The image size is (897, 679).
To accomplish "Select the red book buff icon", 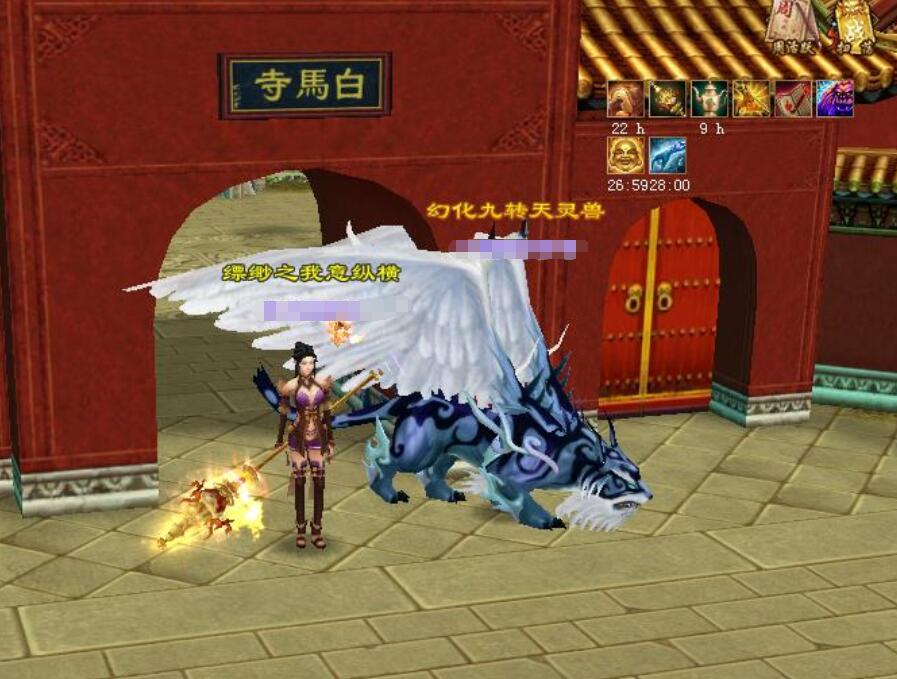I will (x=793, y=99).
